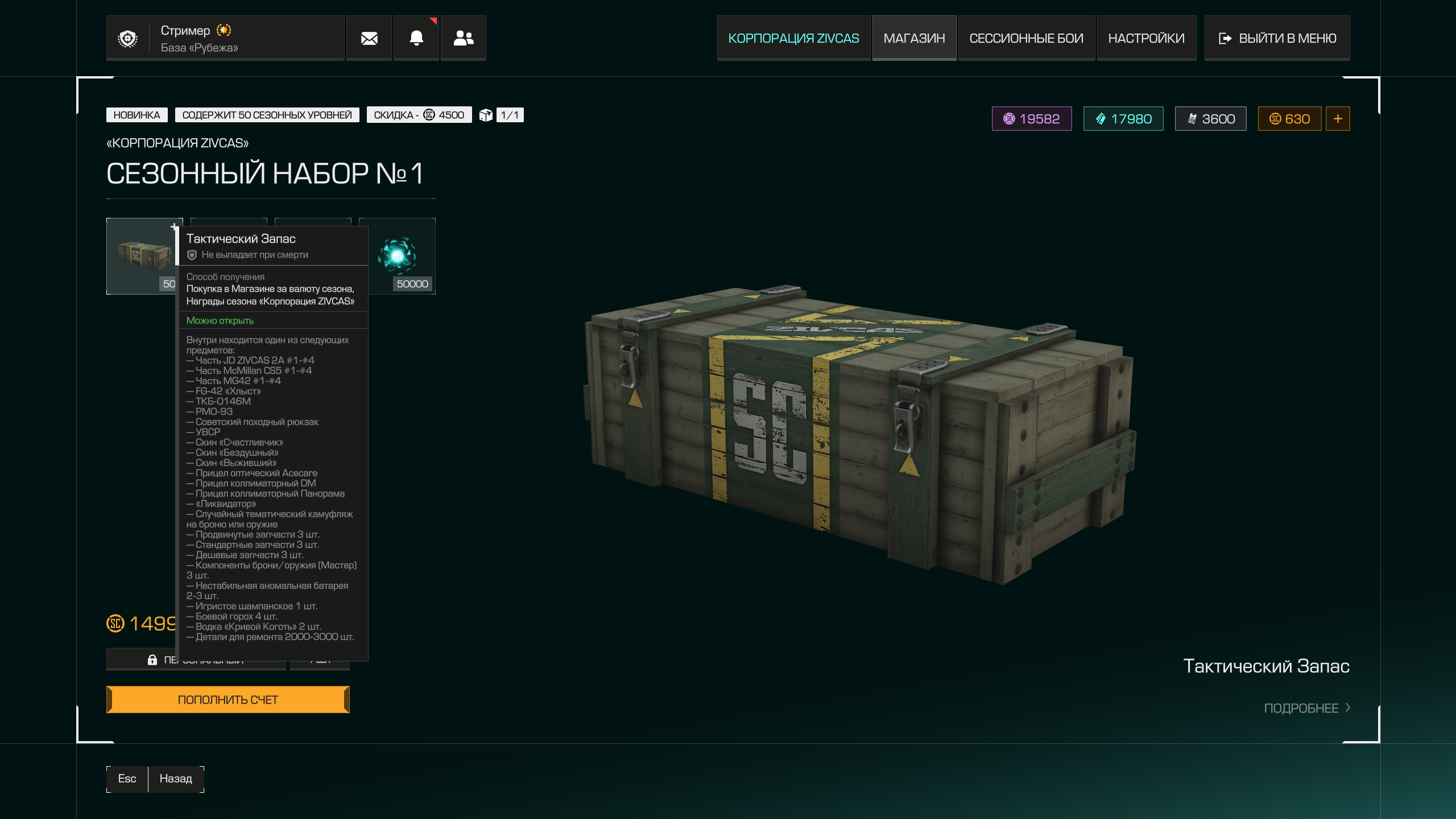Open the Корпорация ZIVCAS tab
Screen dimensions: 1456x819
tap(793, 38)
